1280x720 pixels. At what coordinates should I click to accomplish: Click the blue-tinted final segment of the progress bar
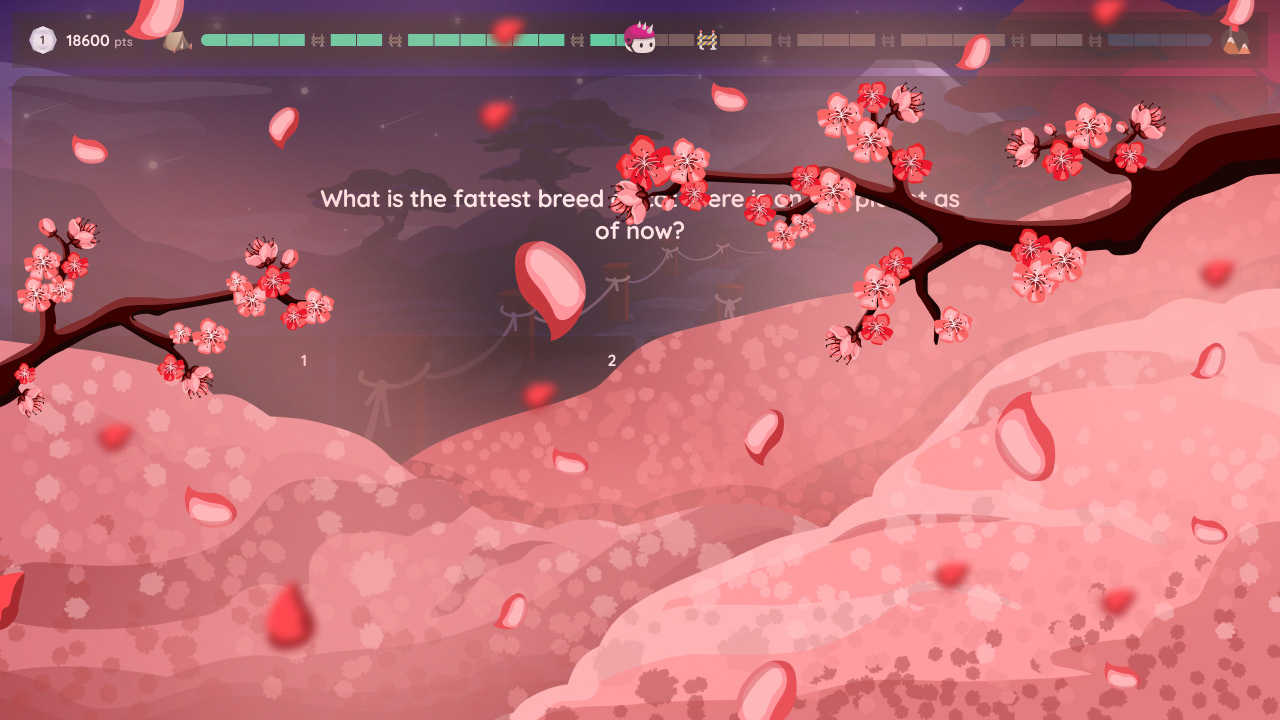[1160, 41]
